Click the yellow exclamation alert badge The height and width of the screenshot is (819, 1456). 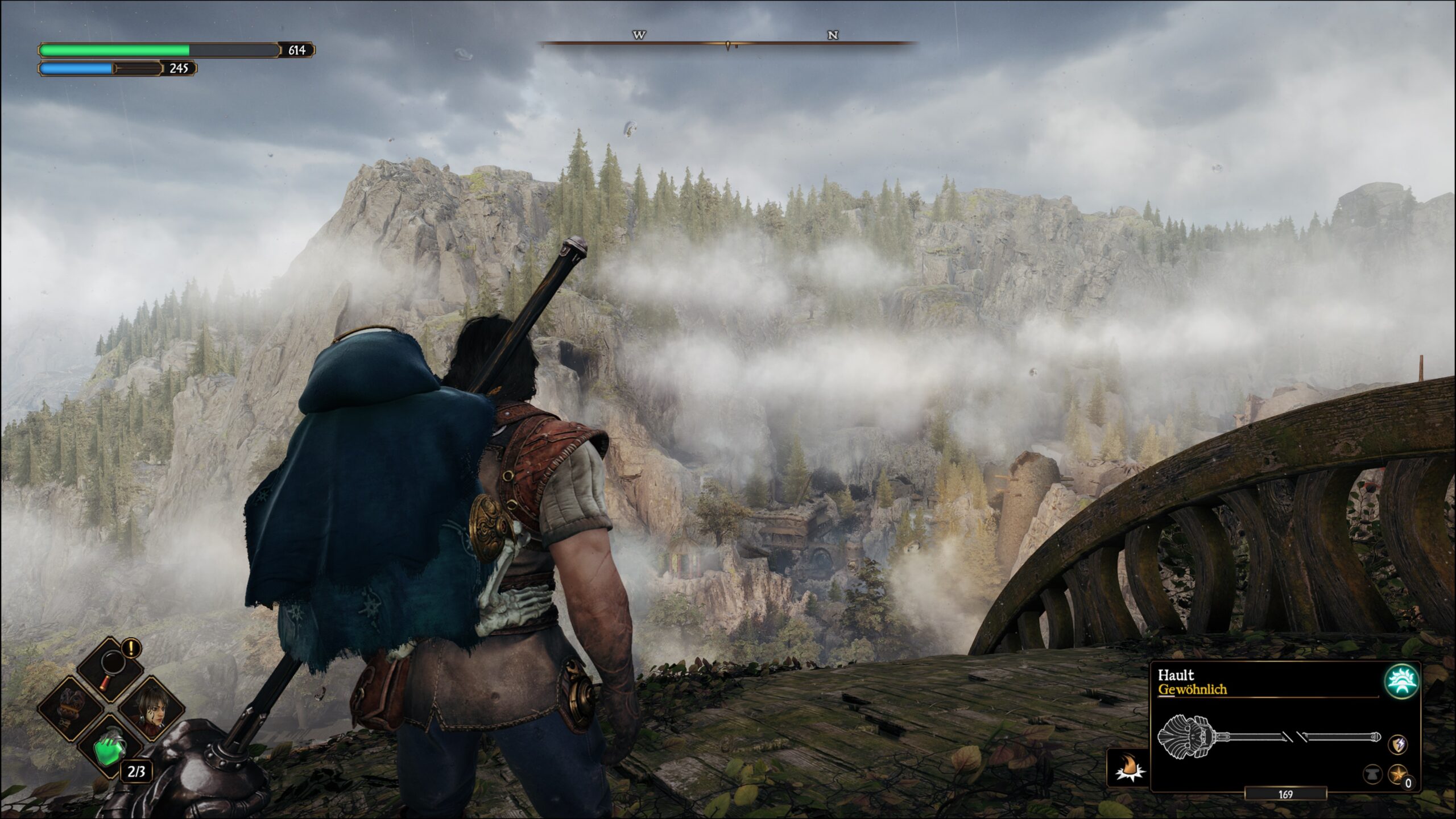pyautogui.click(x=131, y=647)
